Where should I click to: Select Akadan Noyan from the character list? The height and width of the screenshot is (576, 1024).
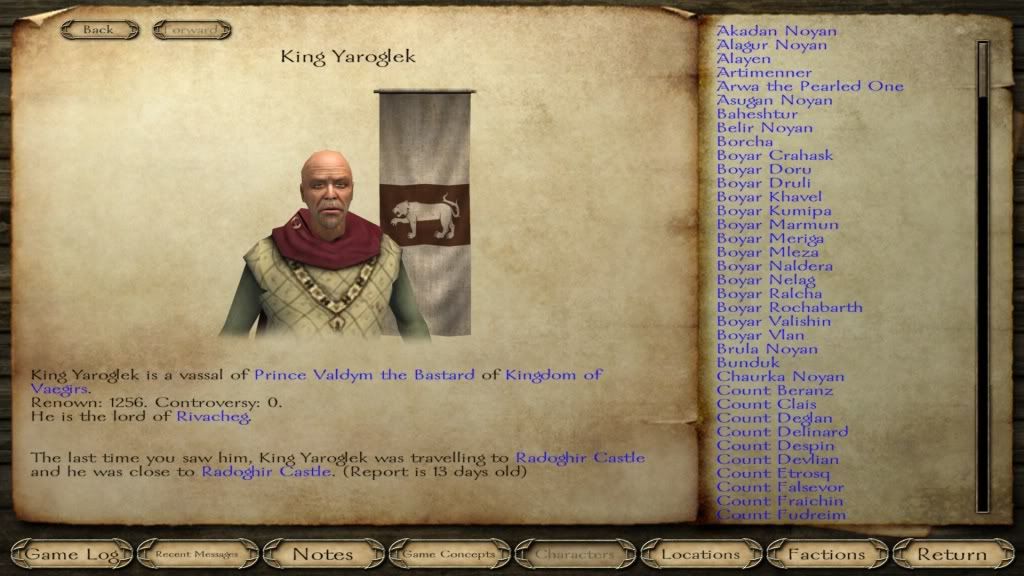click(x=776, y=31)
